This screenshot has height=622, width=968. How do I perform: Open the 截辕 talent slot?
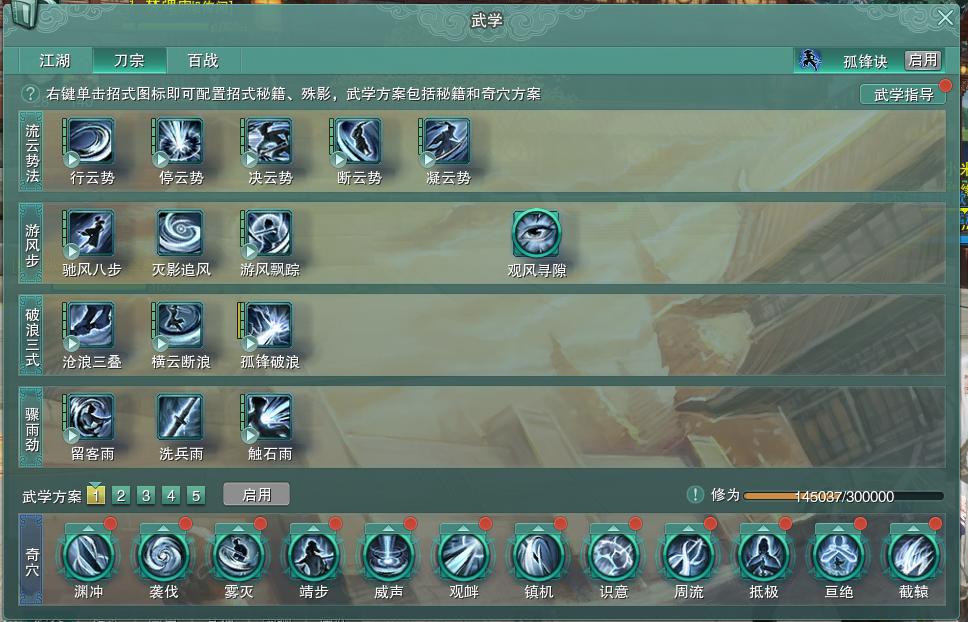913,554
